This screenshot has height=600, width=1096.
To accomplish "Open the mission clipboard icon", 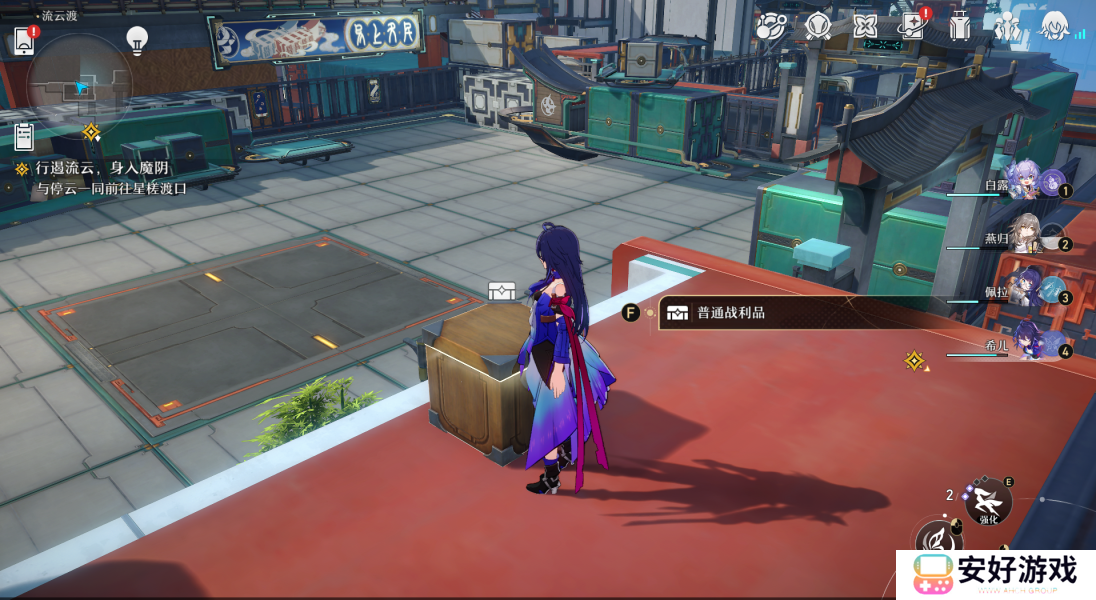I will [24, 135].
